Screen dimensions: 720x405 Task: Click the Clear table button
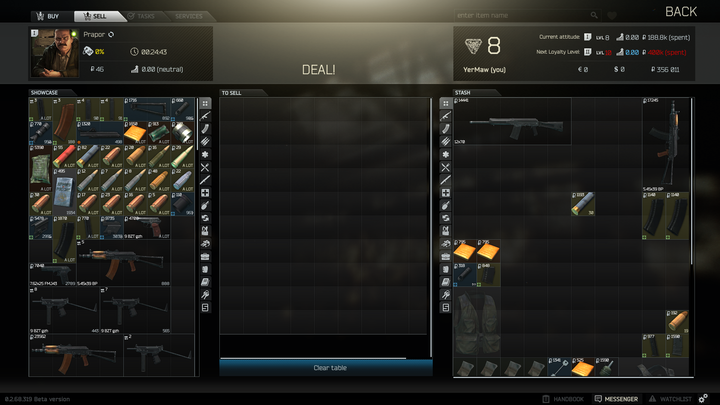pos(329,368)
